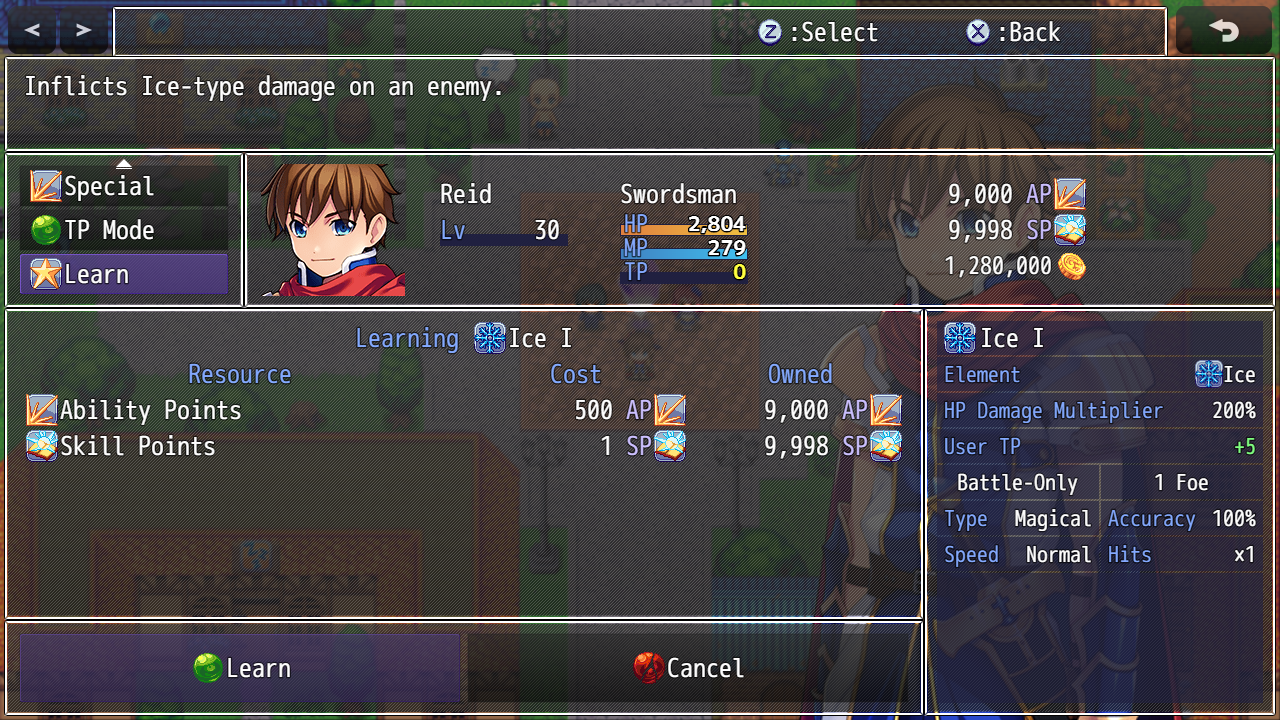Select the Learn menu entry
Viewport: 1280px width, 720px height.
(124, 275)
